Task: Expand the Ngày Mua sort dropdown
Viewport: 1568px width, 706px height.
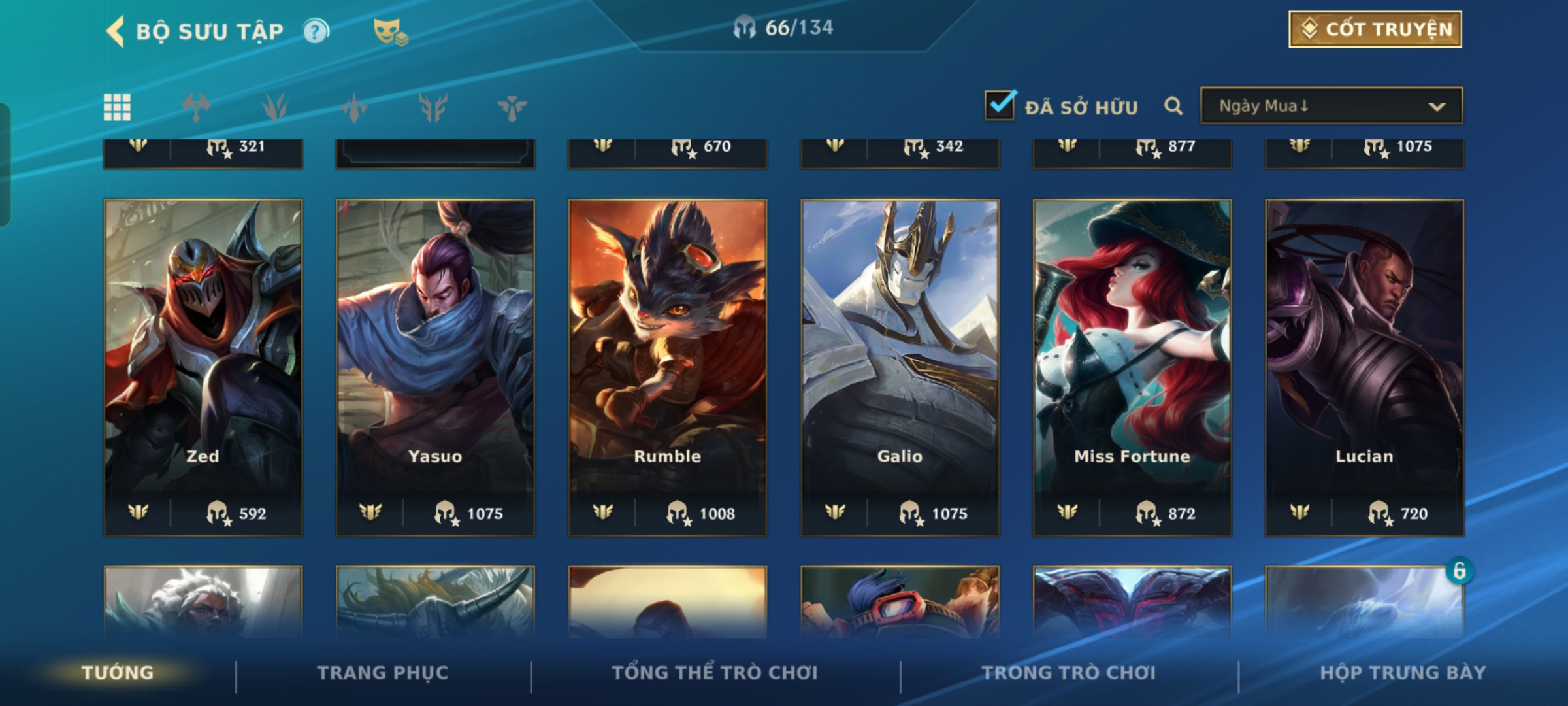Action: tap(1331, 106)
